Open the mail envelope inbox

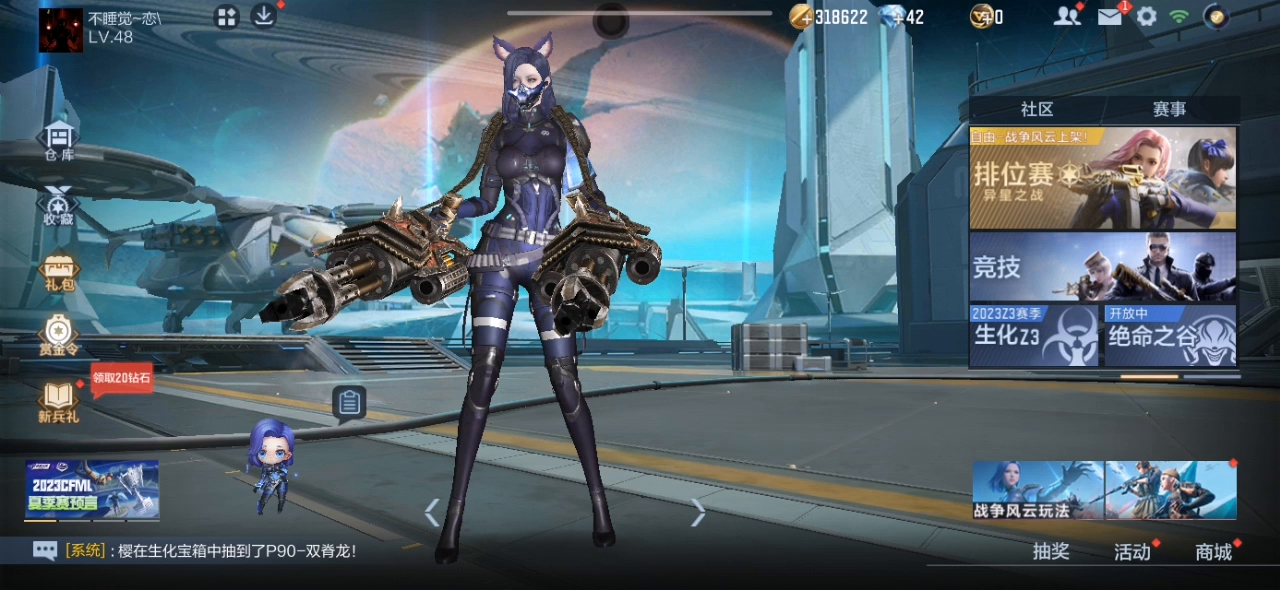click(1109, 16)
